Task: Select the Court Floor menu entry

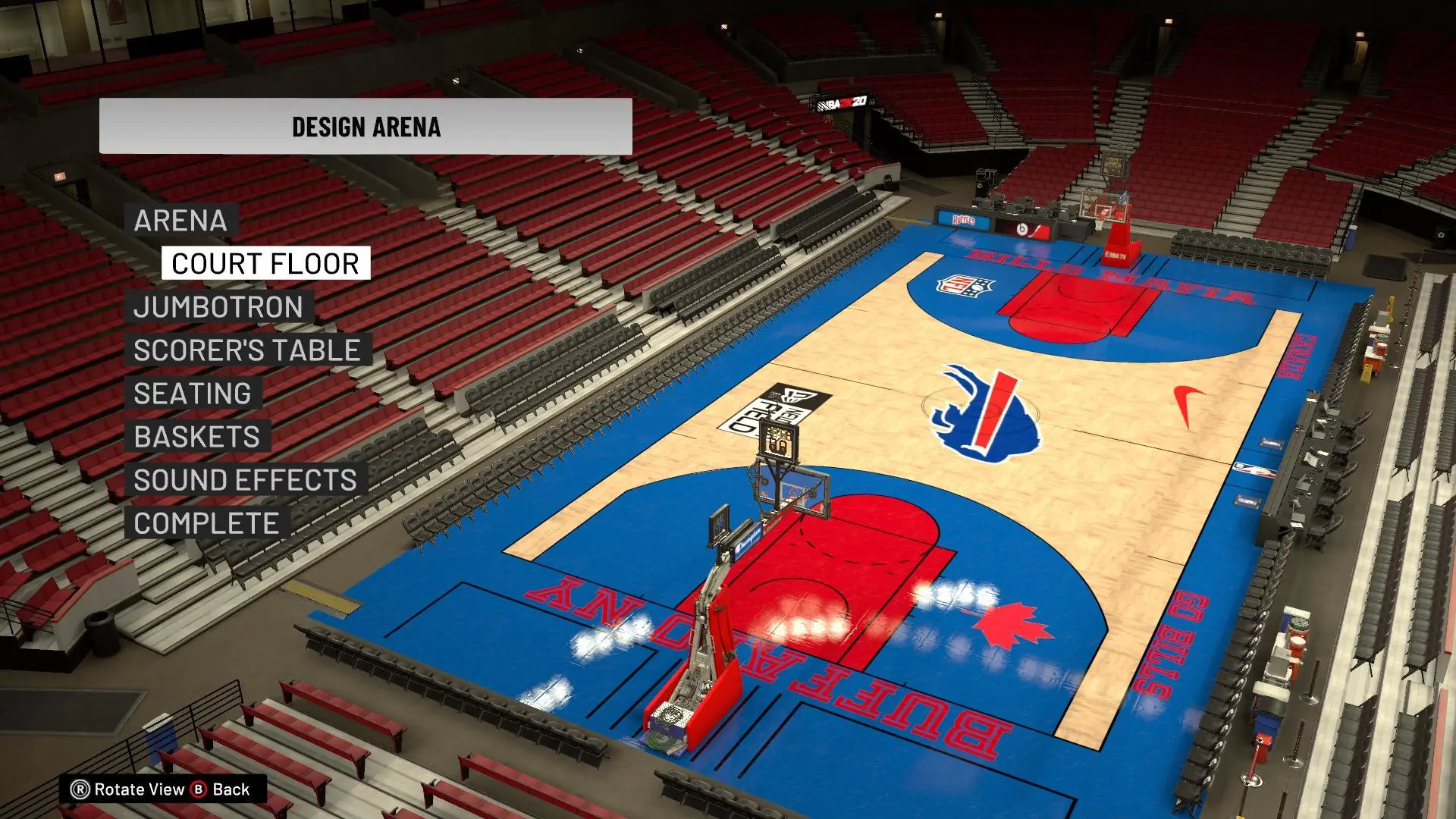Action: [265, 264]
